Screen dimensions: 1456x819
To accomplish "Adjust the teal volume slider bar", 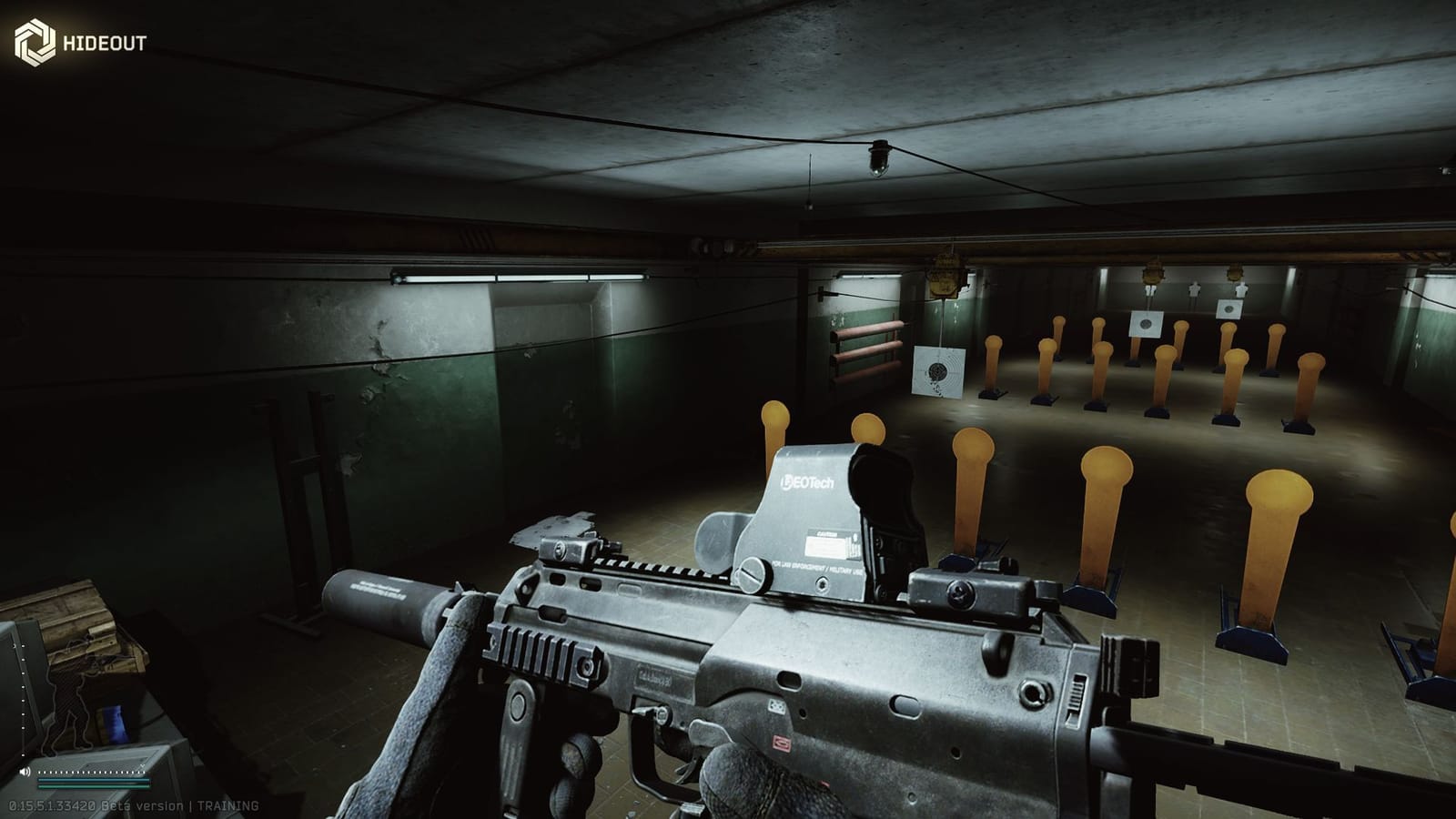I will [x=94, y=780].
